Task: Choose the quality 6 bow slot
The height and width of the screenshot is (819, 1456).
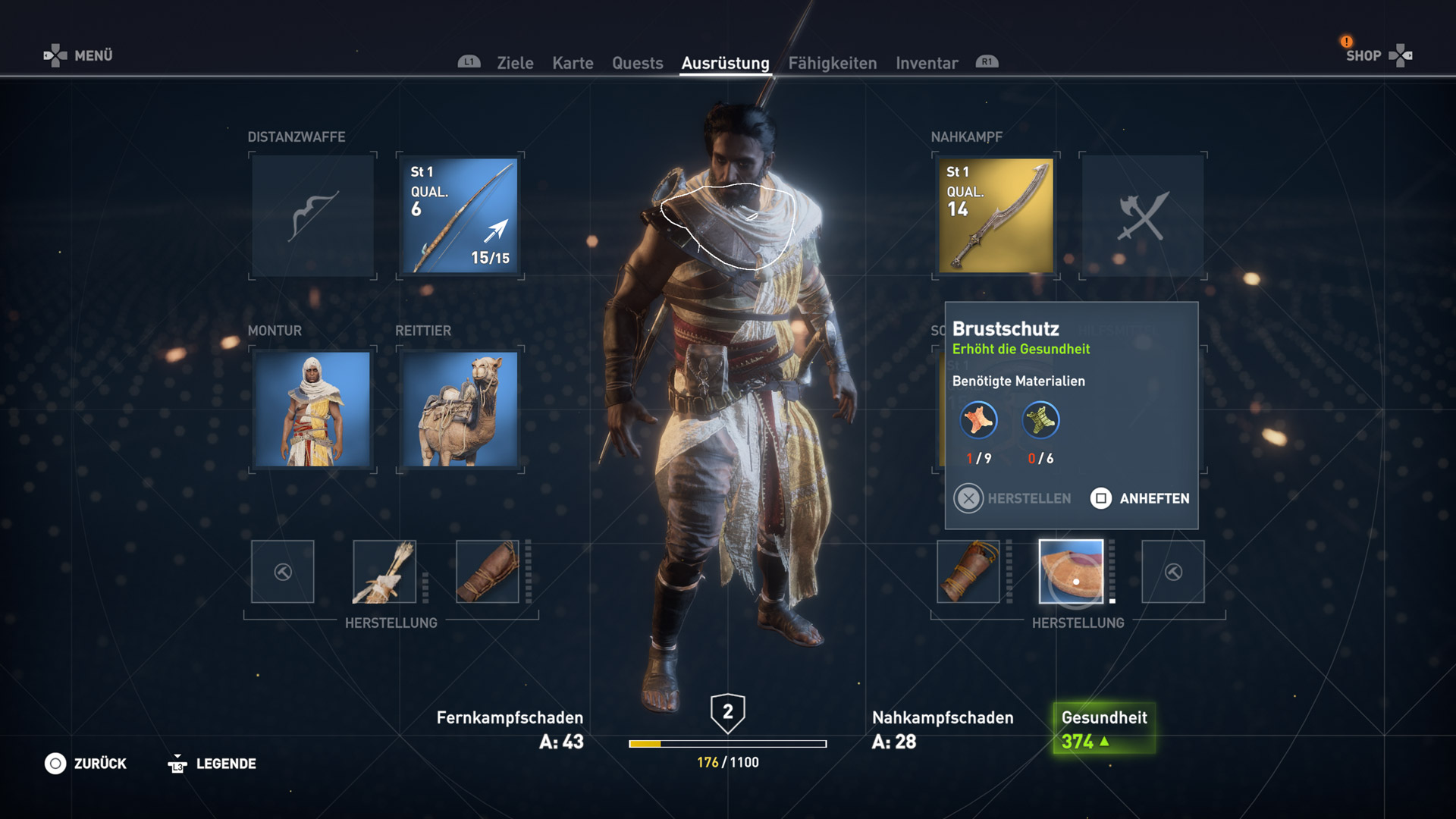Action: click(460, 216)
